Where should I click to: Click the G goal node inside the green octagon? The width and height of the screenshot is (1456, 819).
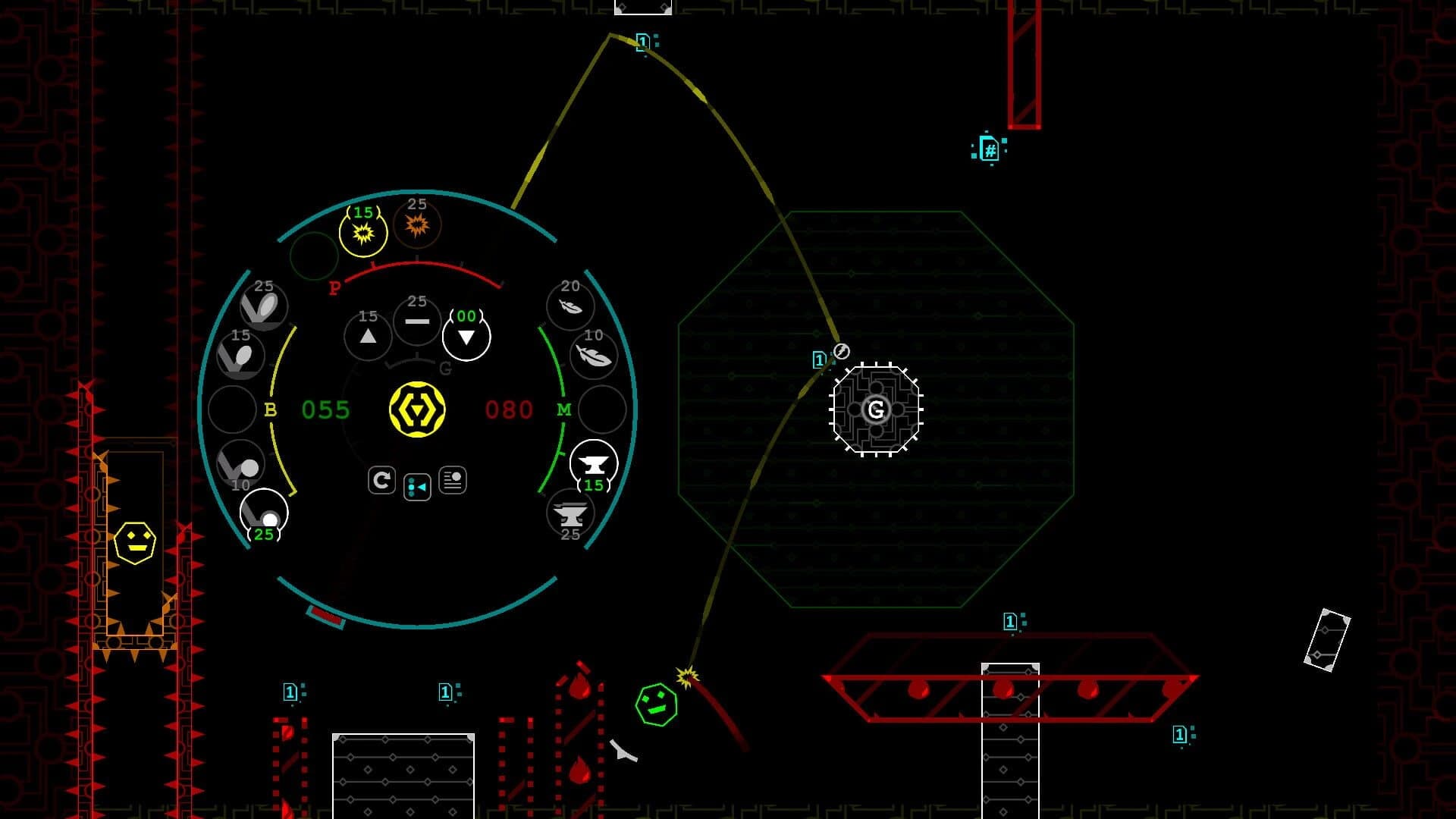876,410
